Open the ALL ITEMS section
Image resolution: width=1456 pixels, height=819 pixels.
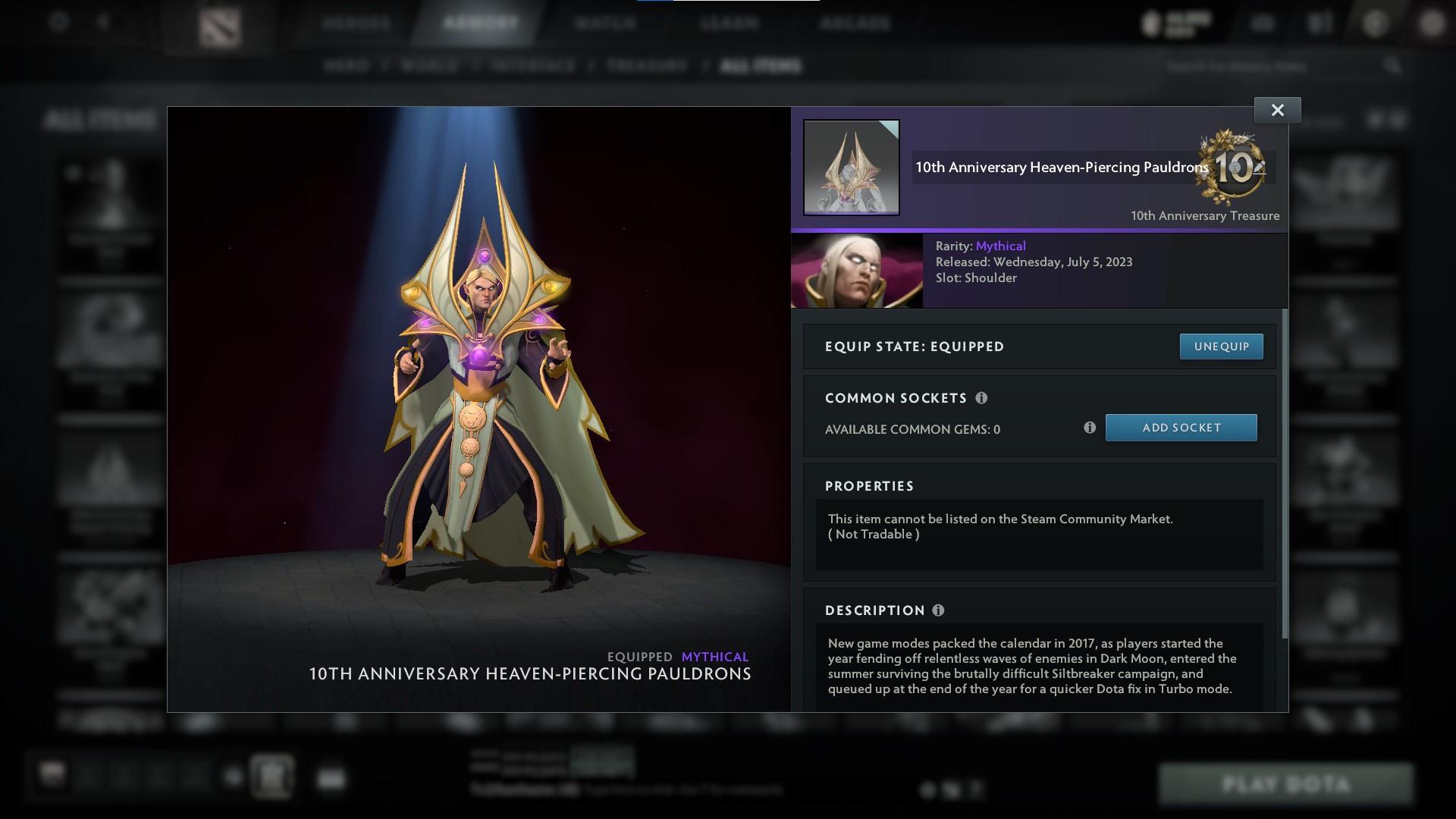tap(761, 66)
